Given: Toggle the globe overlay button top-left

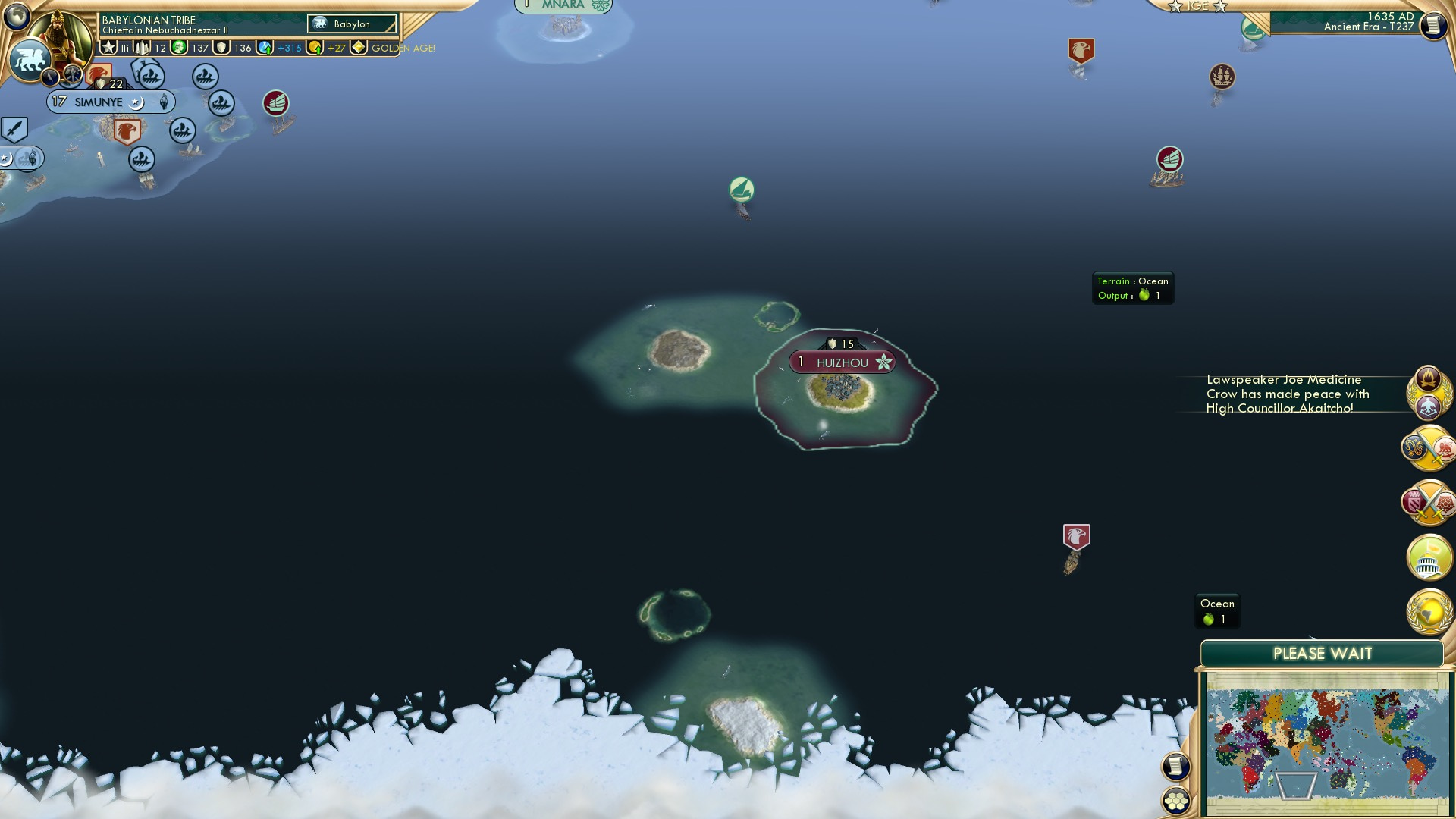Looking at the screenshot, I should [17, 15].
